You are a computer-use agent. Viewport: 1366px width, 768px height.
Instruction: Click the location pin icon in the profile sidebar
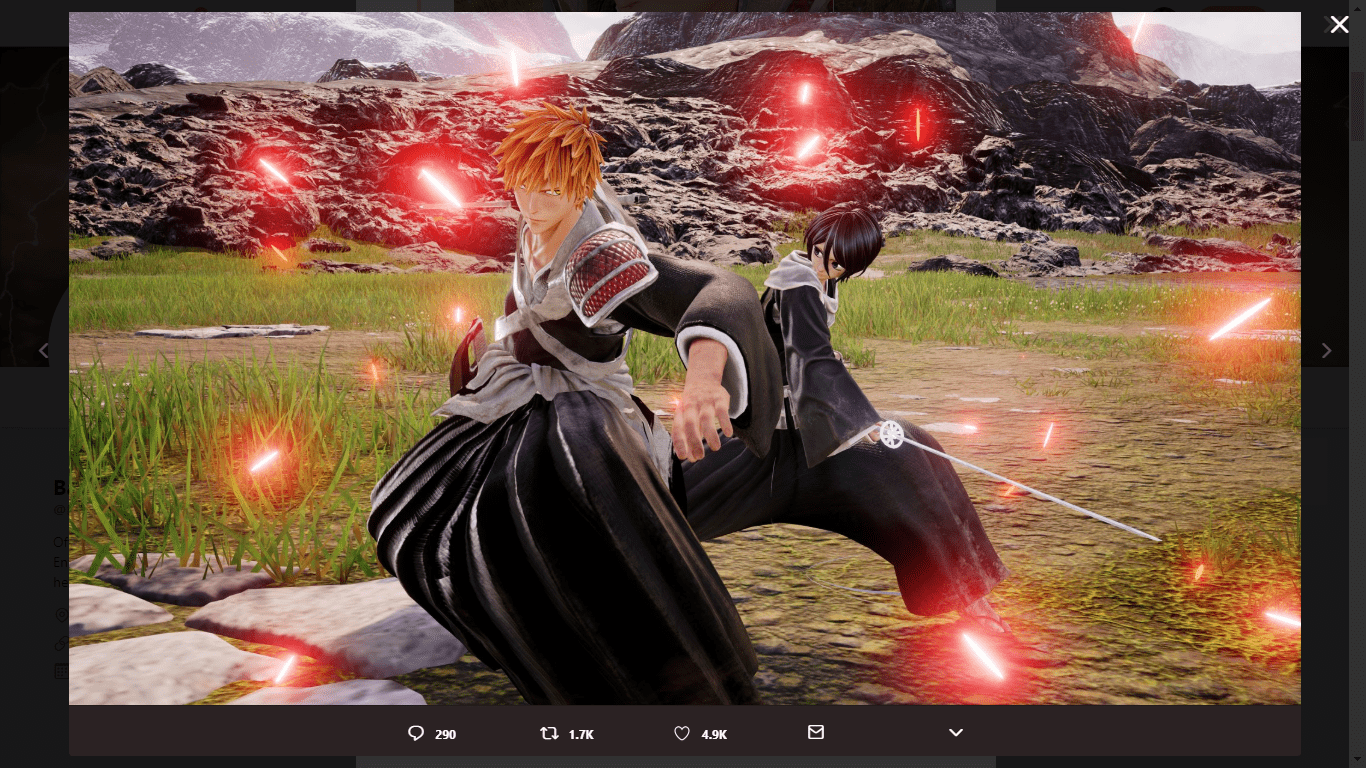click(62, 616)
